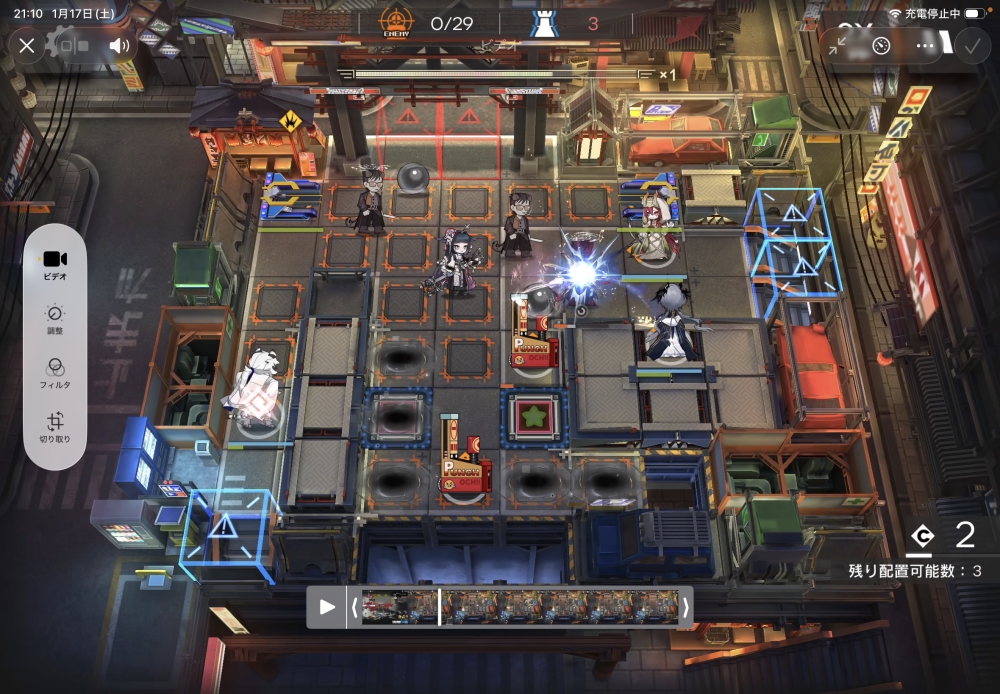Play the video using the timeline play button
The height and width of the screenshot is (694, 1000).
coord(327,606)
